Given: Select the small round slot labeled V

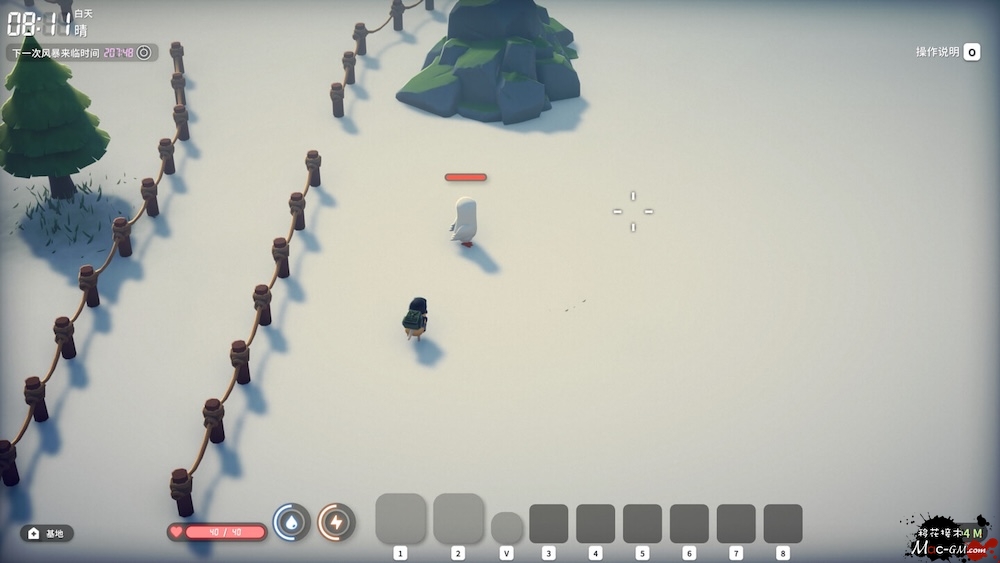Looking at the screenshot, I should 507,527.
